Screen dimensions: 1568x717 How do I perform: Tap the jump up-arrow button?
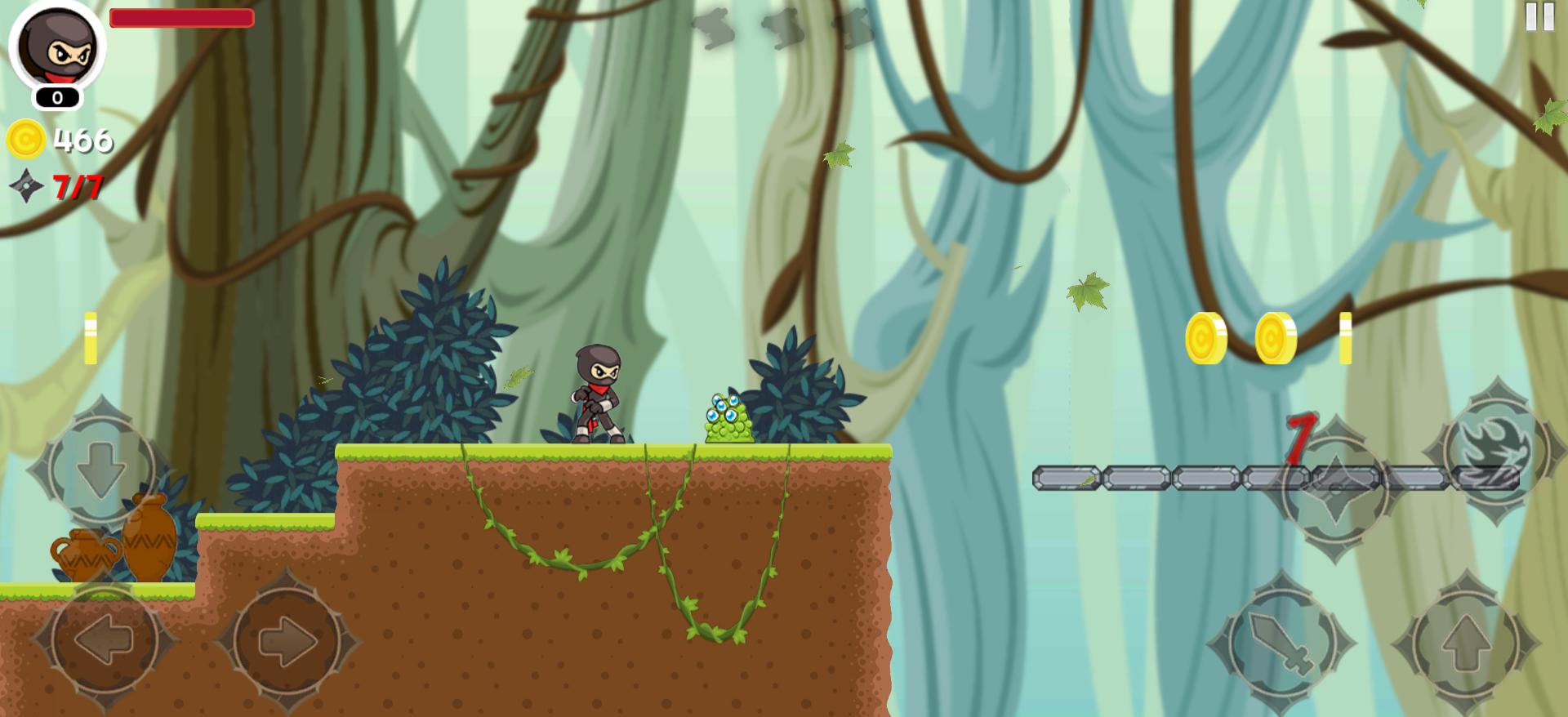click(x=1466, y=643)
